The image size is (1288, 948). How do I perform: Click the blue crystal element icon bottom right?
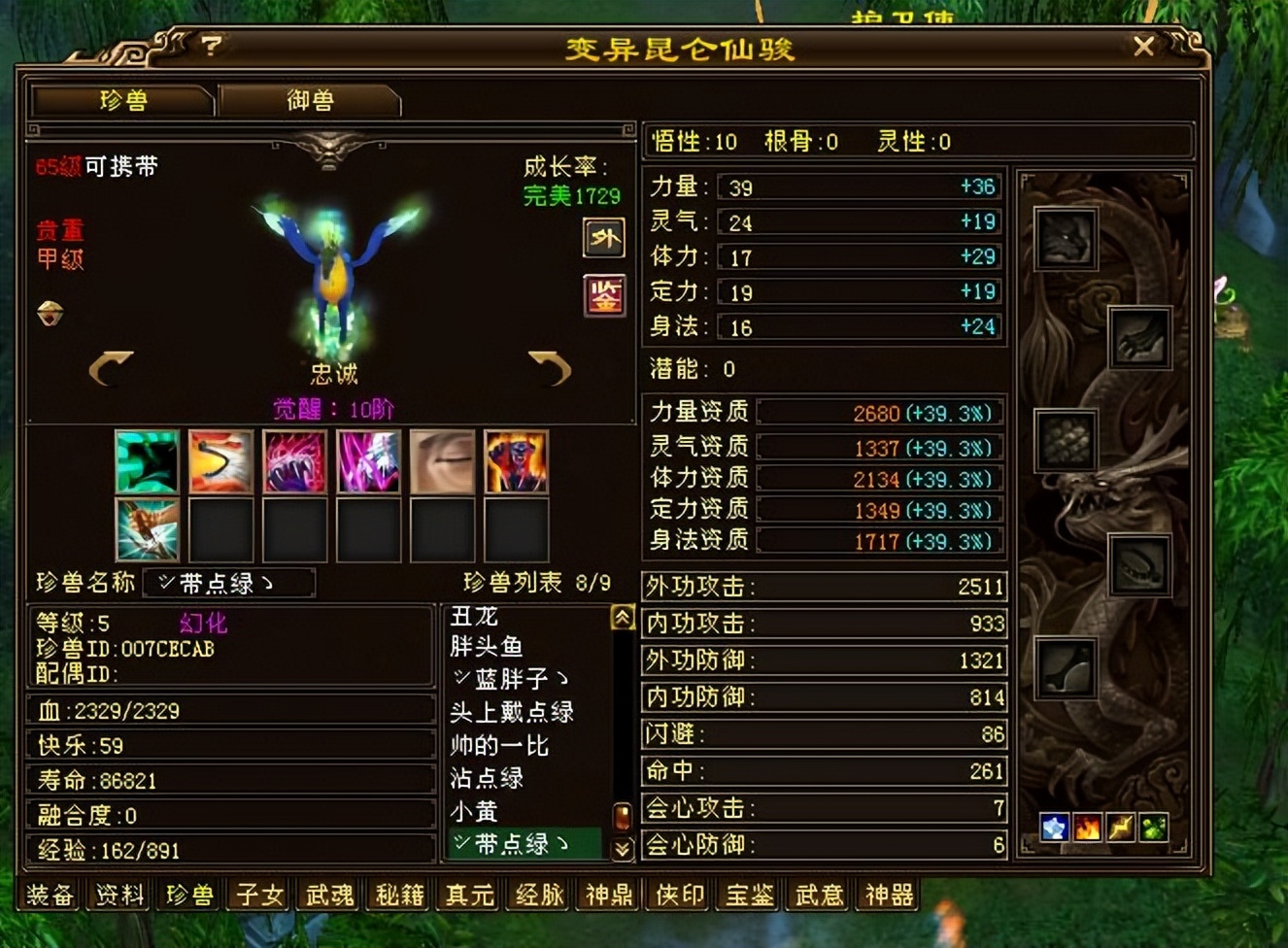[x=1055, y=829]
